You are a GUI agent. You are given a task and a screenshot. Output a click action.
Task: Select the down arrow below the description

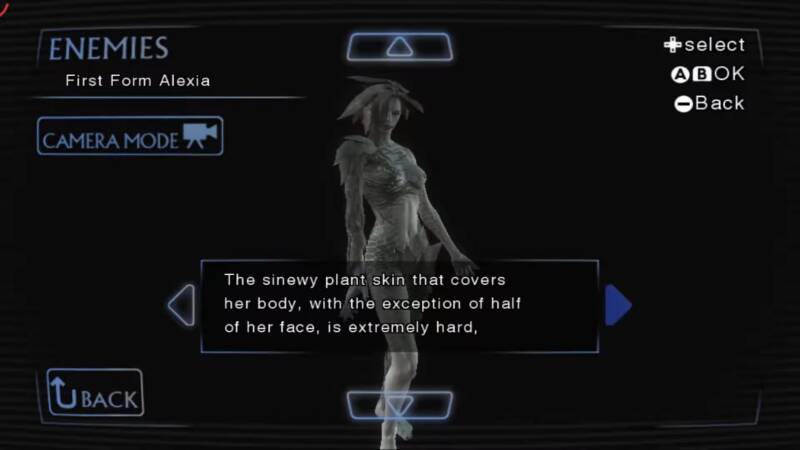coord(399,405)
